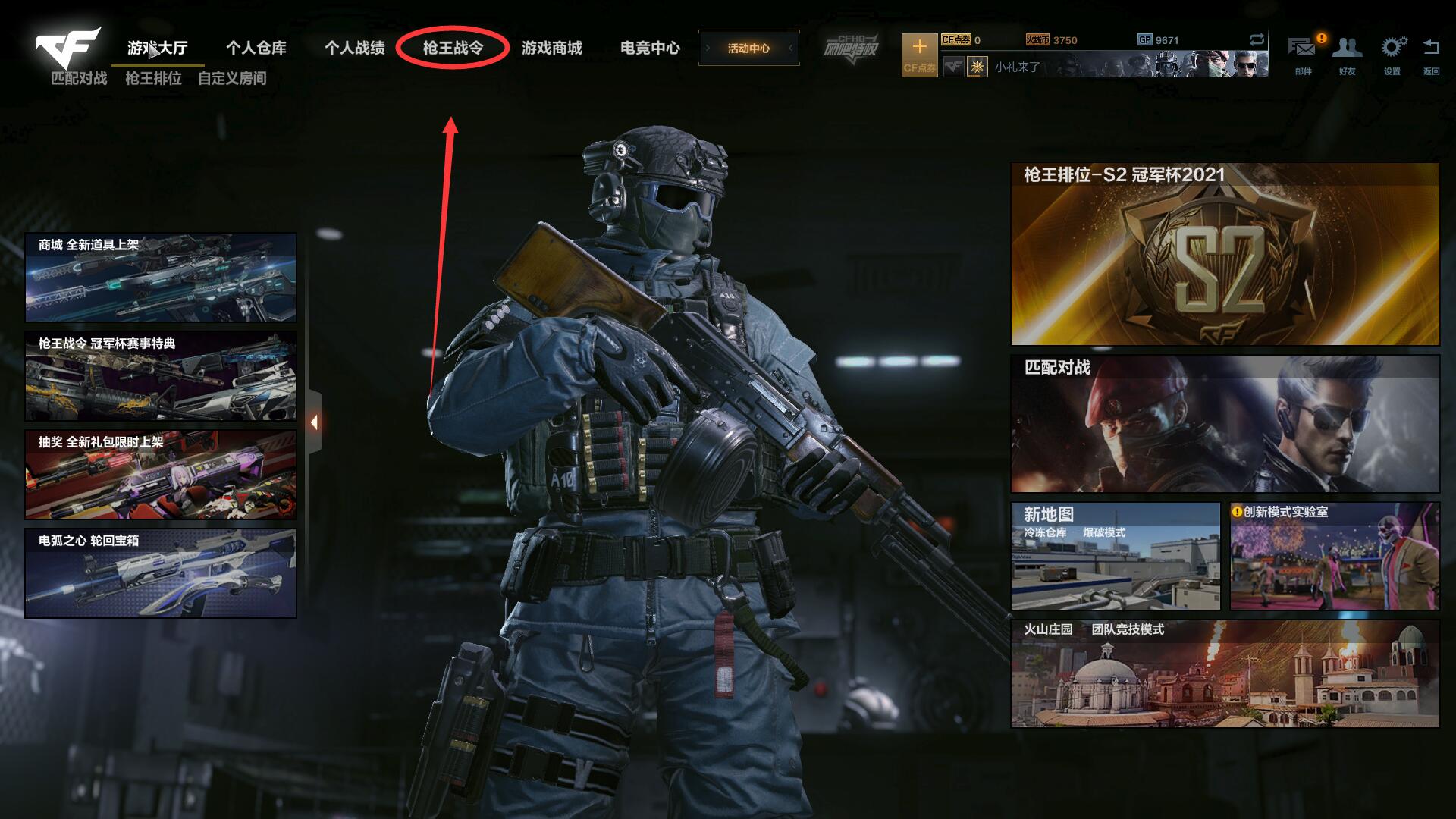Select the 枪王战令 menu entry
Screen dimensions: 1456x819
[453, 48]
